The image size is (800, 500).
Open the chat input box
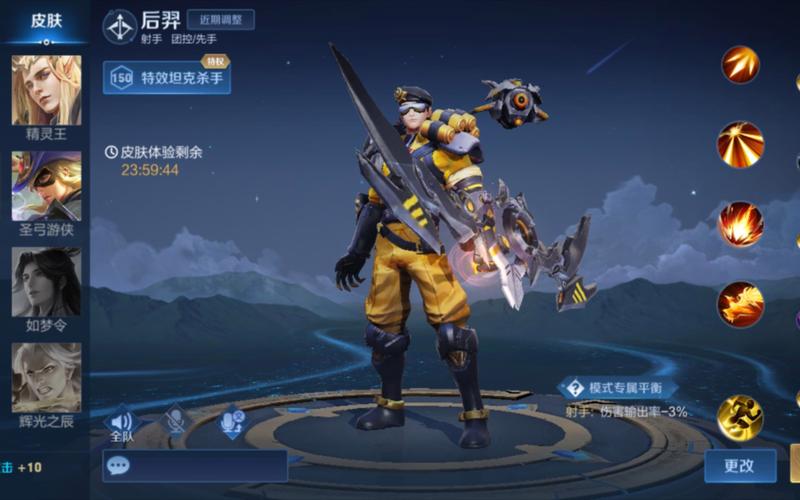tap(195, 465)
